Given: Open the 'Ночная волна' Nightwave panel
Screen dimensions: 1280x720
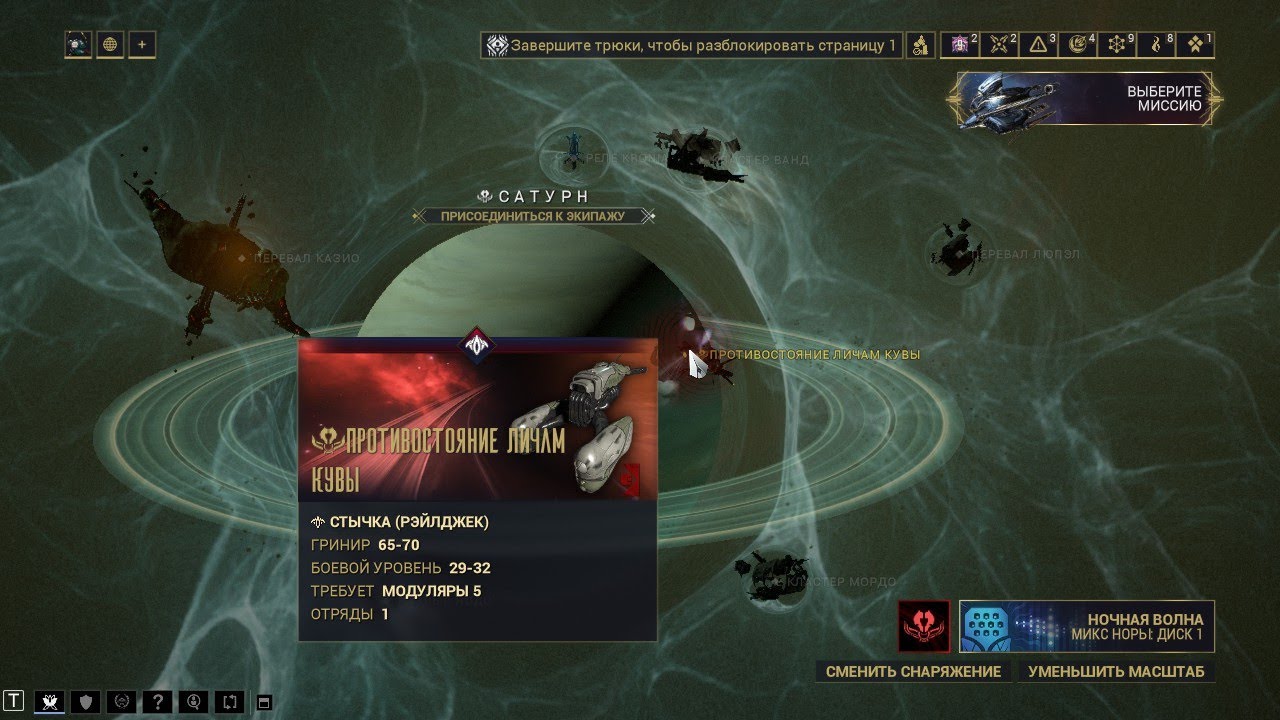Looking at the screenshot, I should [x=1087, y=626].
